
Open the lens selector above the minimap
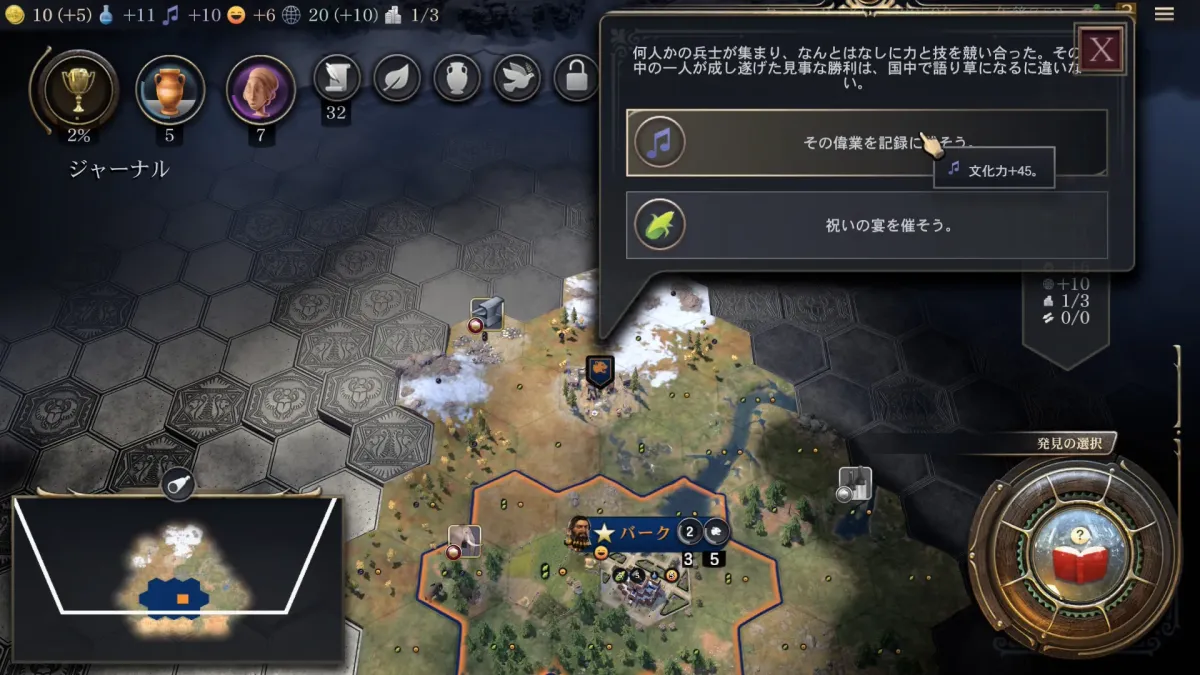pos(177,484)
